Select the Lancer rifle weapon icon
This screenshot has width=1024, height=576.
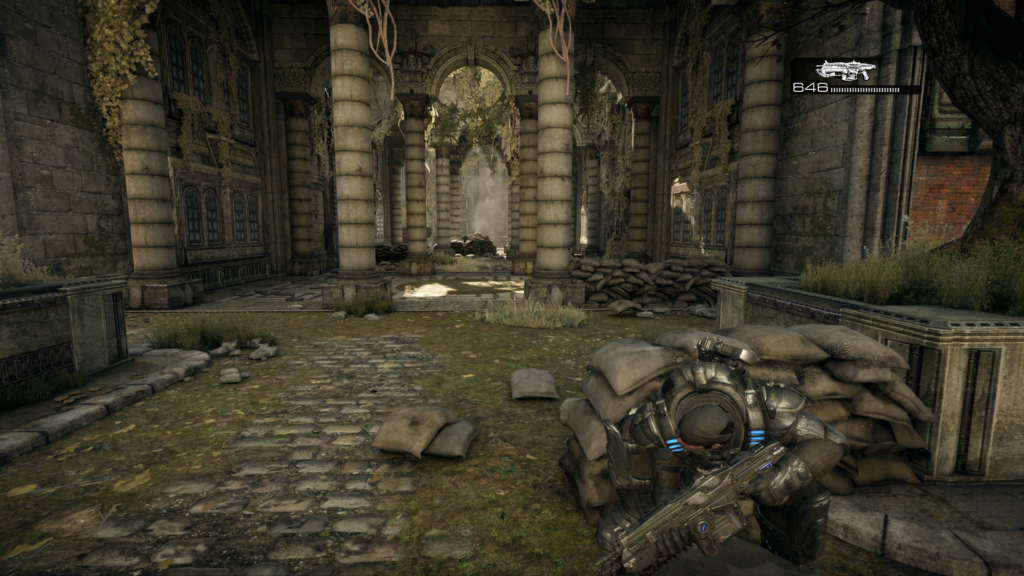(x=845, y=70)
